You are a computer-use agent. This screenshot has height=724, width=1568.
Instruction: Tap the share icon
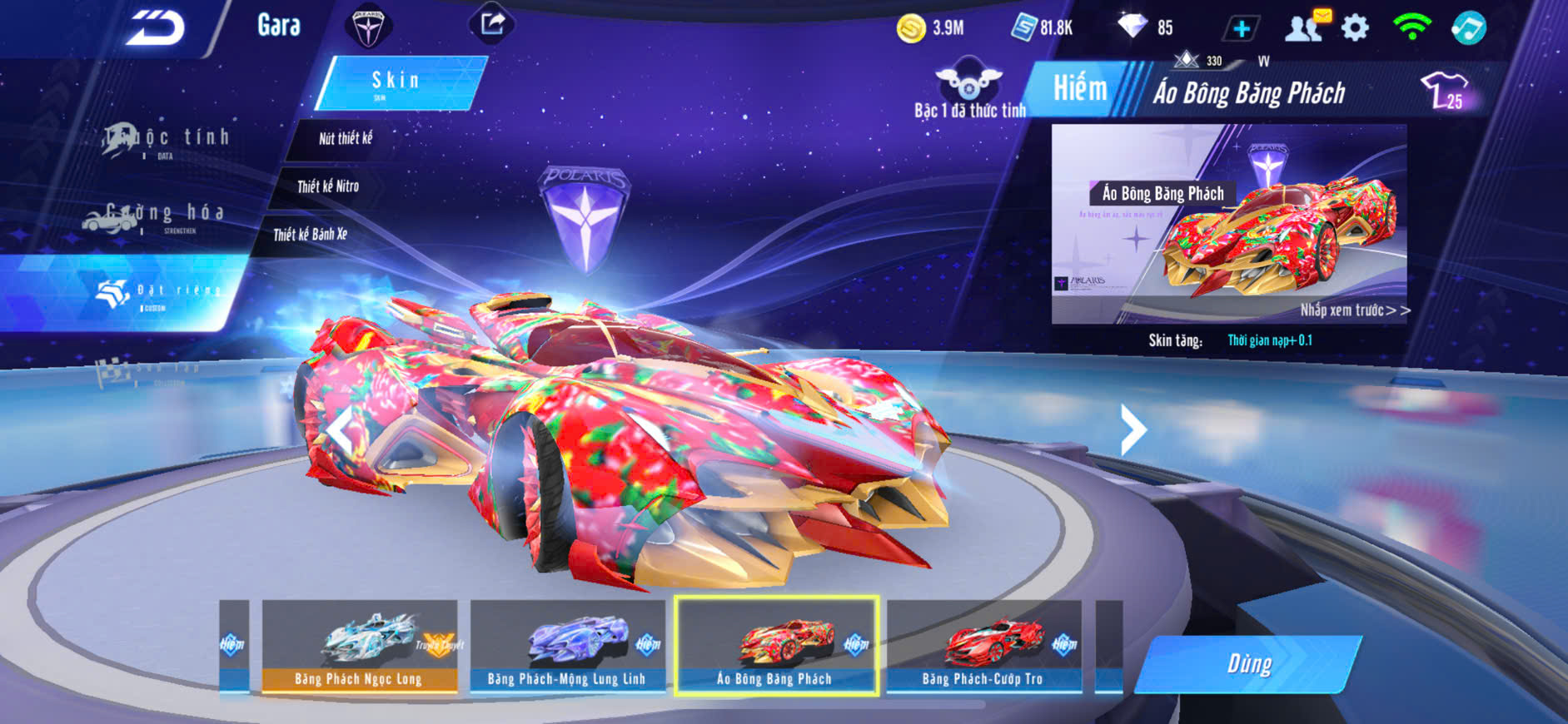[x=492, y=24]
